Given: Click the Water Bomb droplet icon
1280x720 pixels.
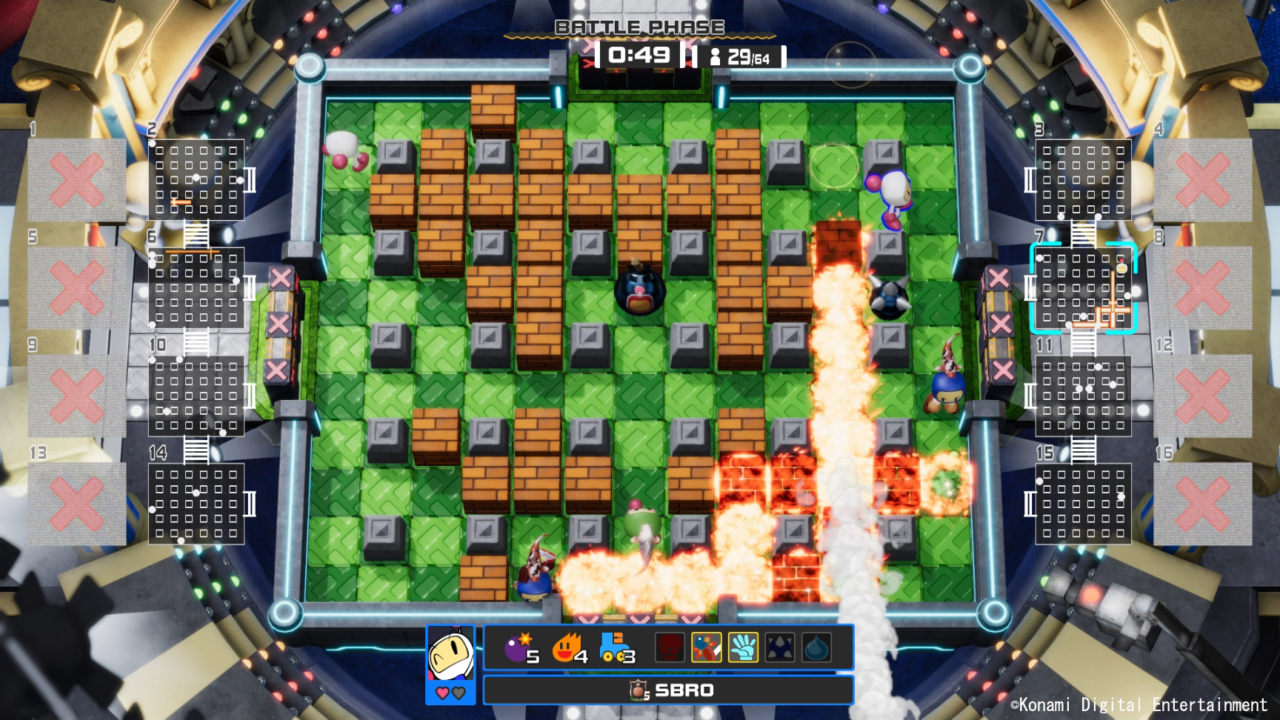Looking at the screenshot, I should click(816, 648).
